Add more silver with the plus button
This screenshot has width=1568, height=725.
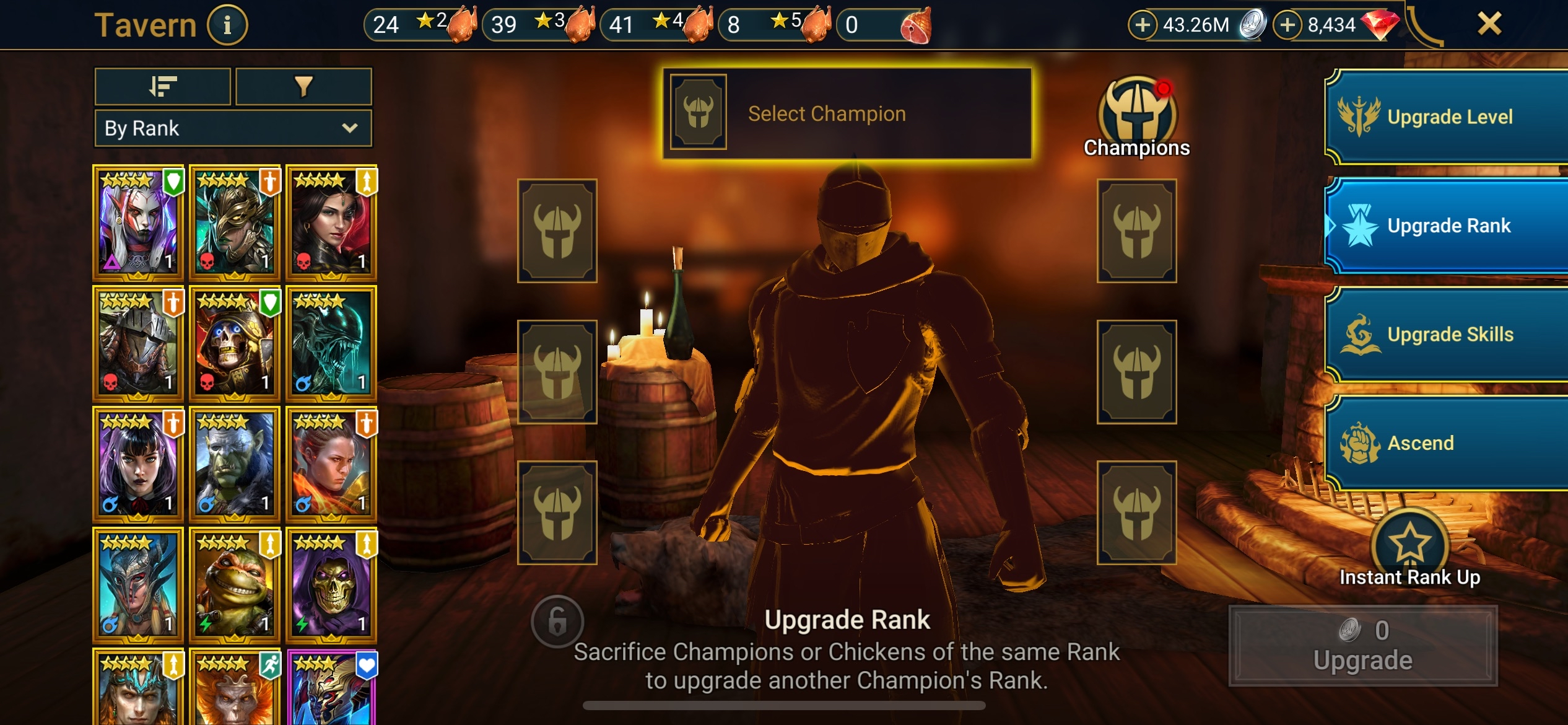click(1143, 25)
